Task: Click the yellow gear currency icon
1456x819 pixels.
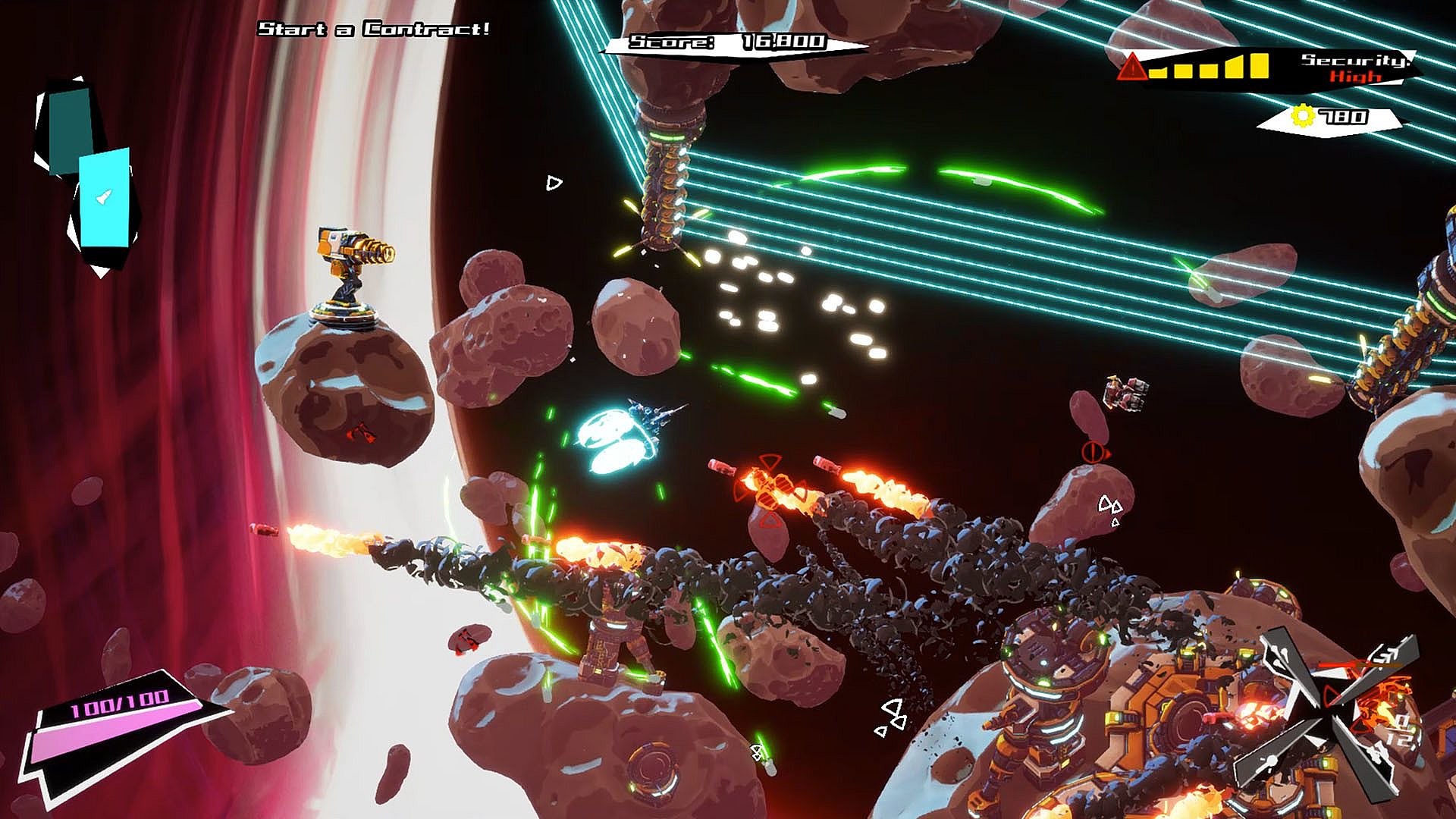Action: [x=1303, y=116]
